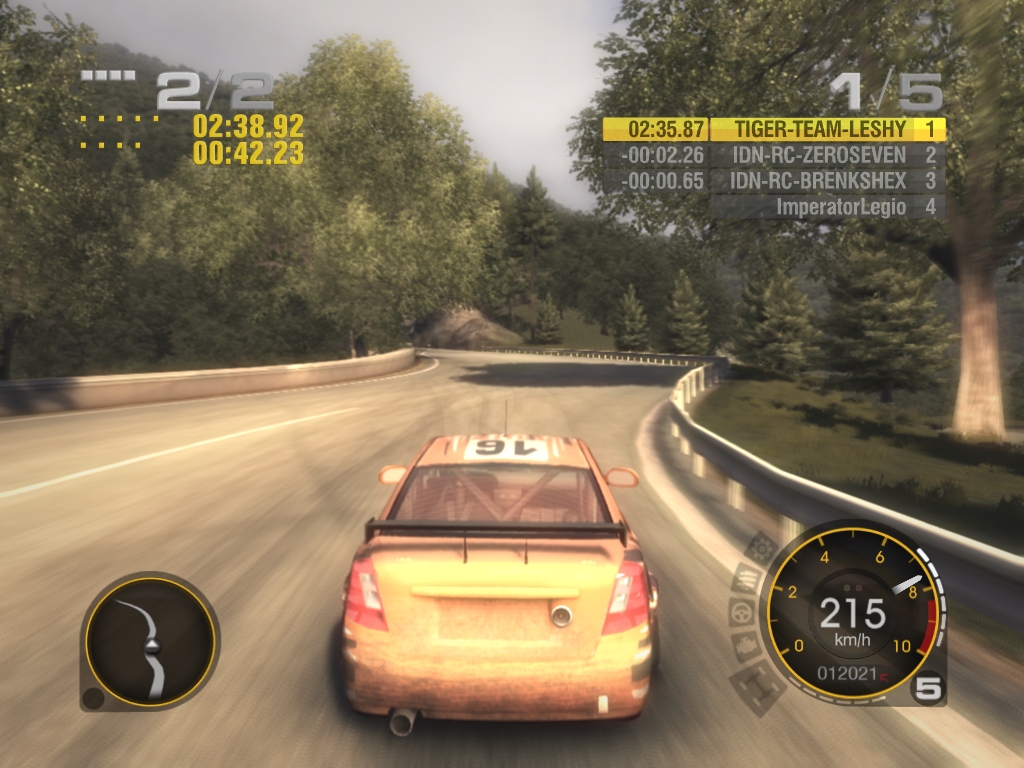This screenshot has height=768, width=1024.
Task: Select the TIGER-TEAM-LESHY leaderboard row
Action: coord(774,129)
